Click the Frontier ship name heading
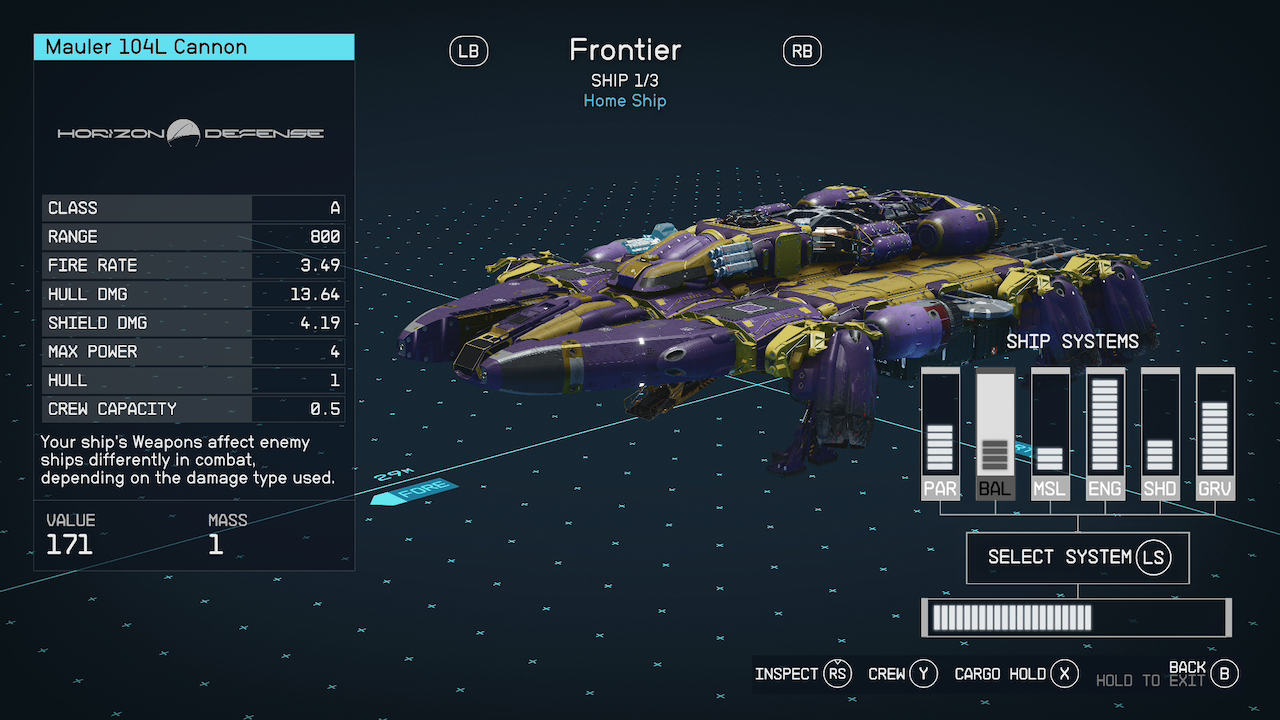The height and width of the screenshot is (720, 1280). (625, 50)
